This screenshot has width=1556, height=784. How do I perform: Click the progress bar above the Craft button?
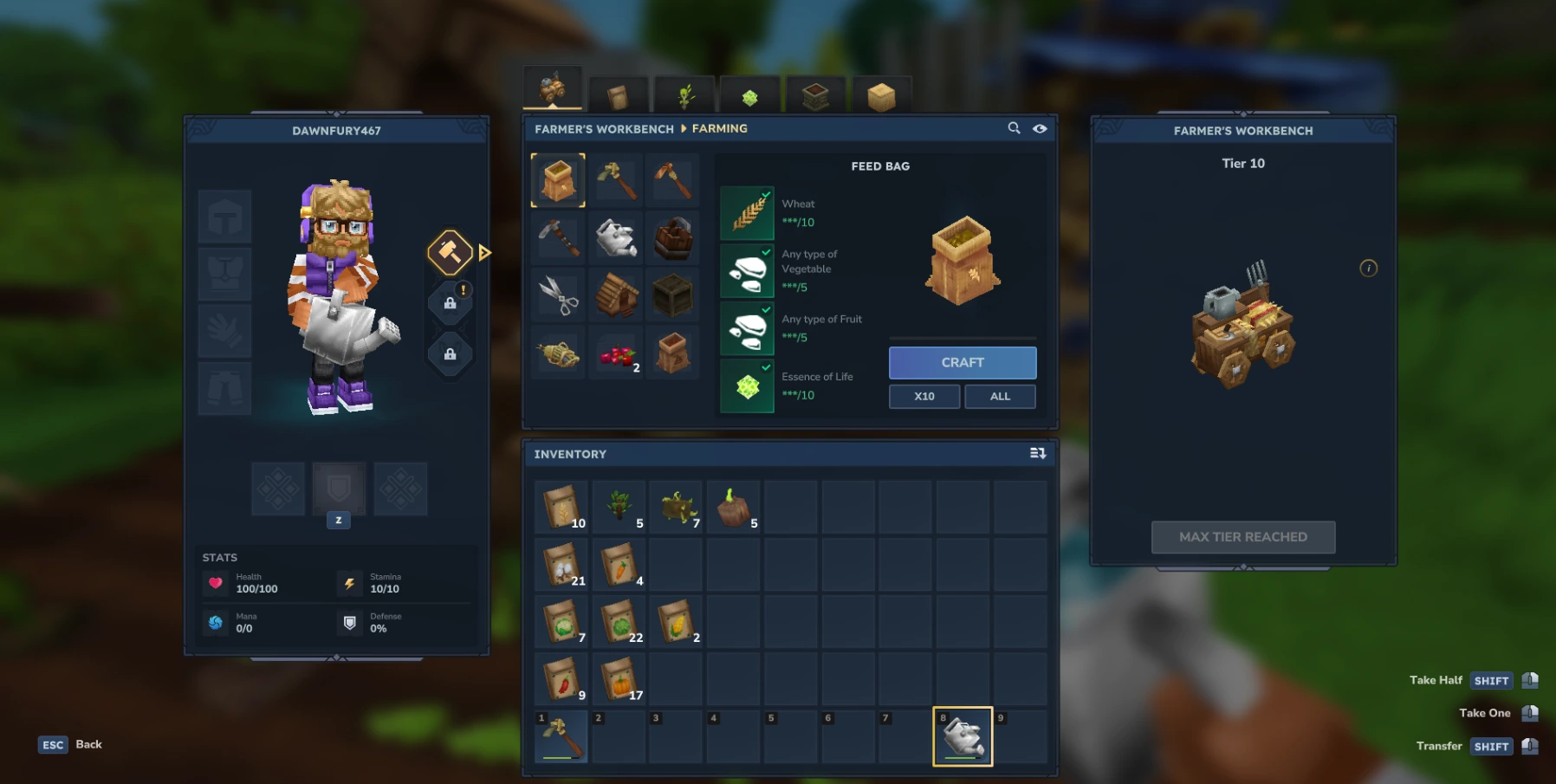pos(963,340)
